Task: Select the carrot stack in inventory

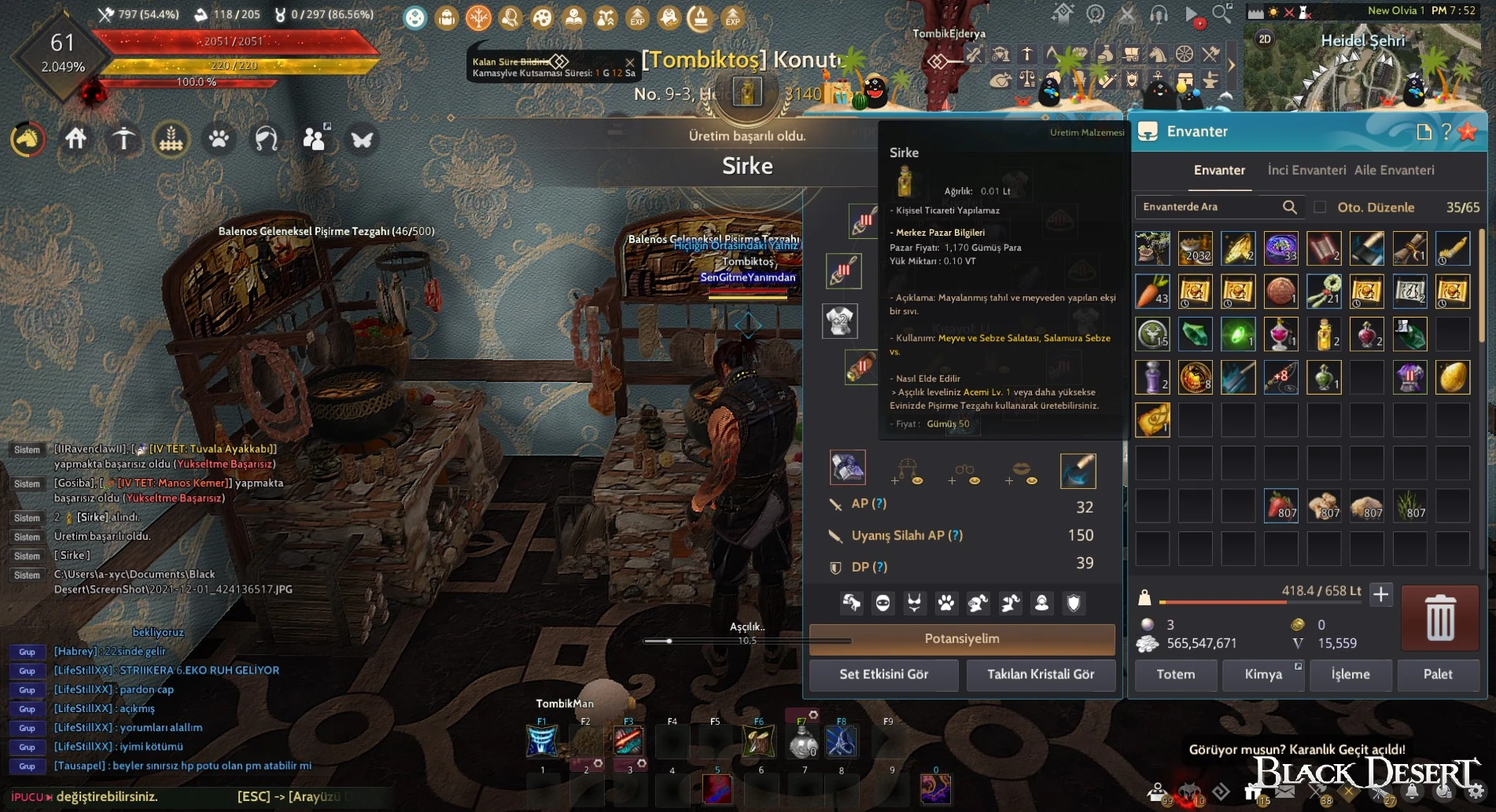Action: point(1152,291)
